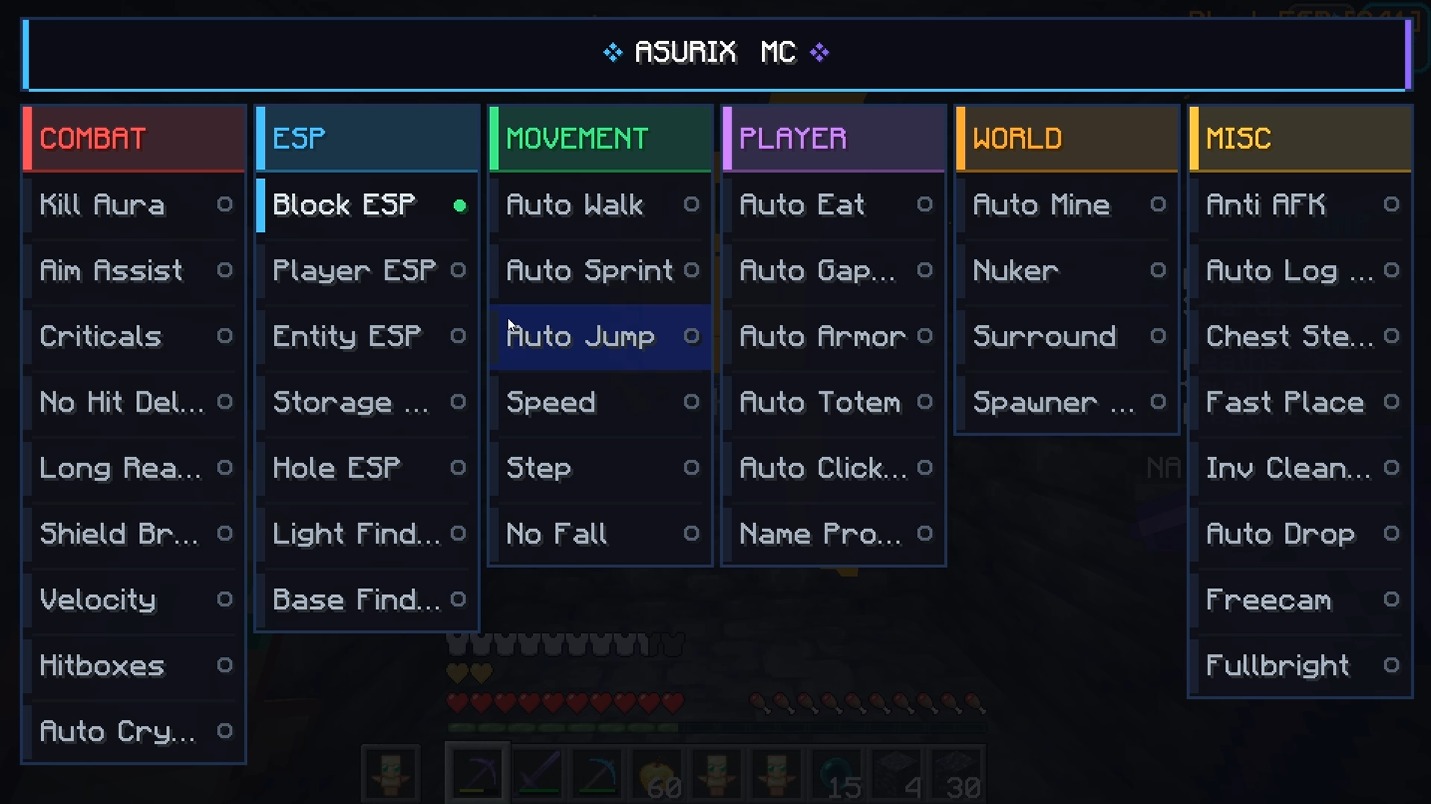Click the ASURIX MC title bar
Image resolution: width=1431 pixels, height=804 pixels.
(x=715, y=52)
